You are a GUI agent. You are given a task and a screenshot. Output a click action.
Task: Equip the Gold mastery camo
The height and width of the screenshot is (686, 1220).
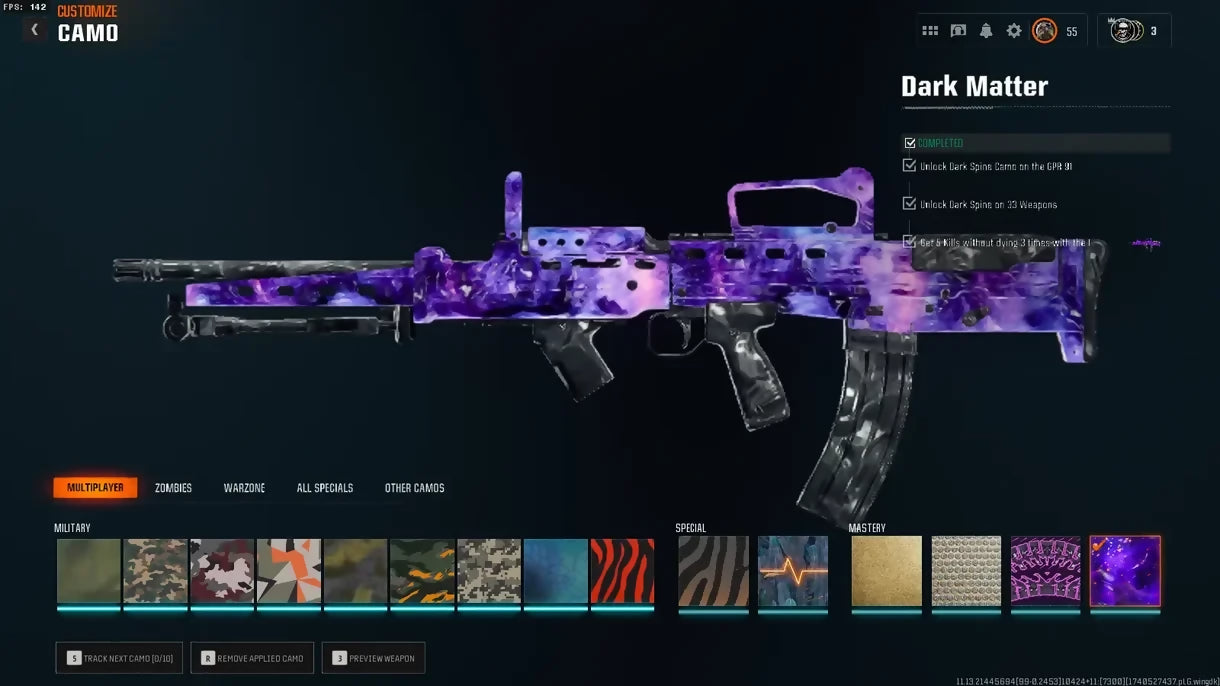coord(887,571)
